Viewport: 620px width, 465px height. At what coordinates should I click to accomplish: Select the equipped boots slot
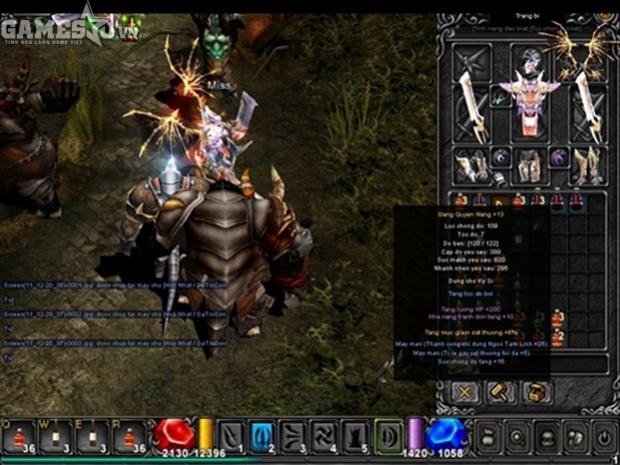pos(590,166)
